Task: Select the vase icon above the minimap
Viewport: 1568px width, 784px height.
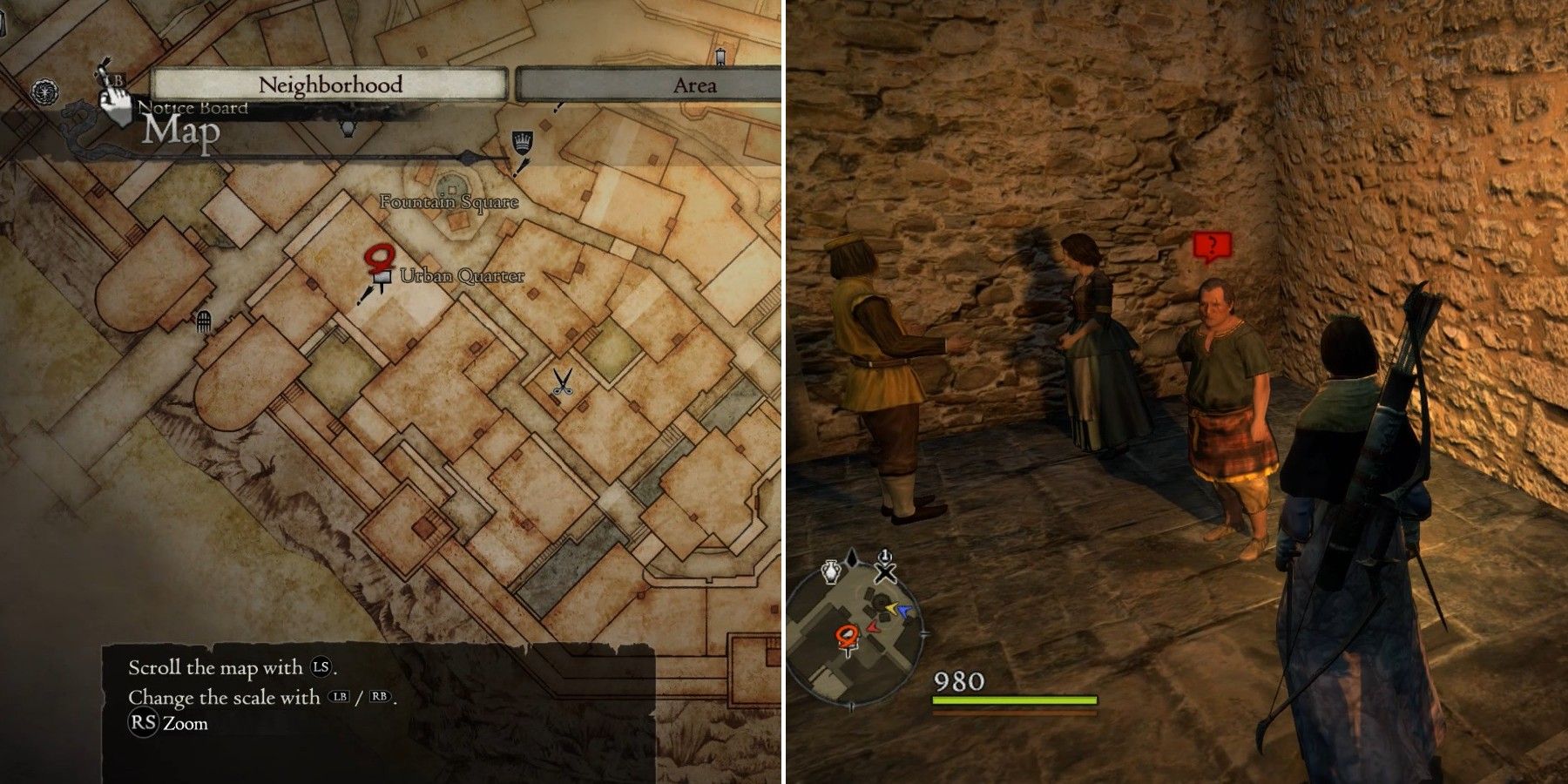Action: [830, 570]
